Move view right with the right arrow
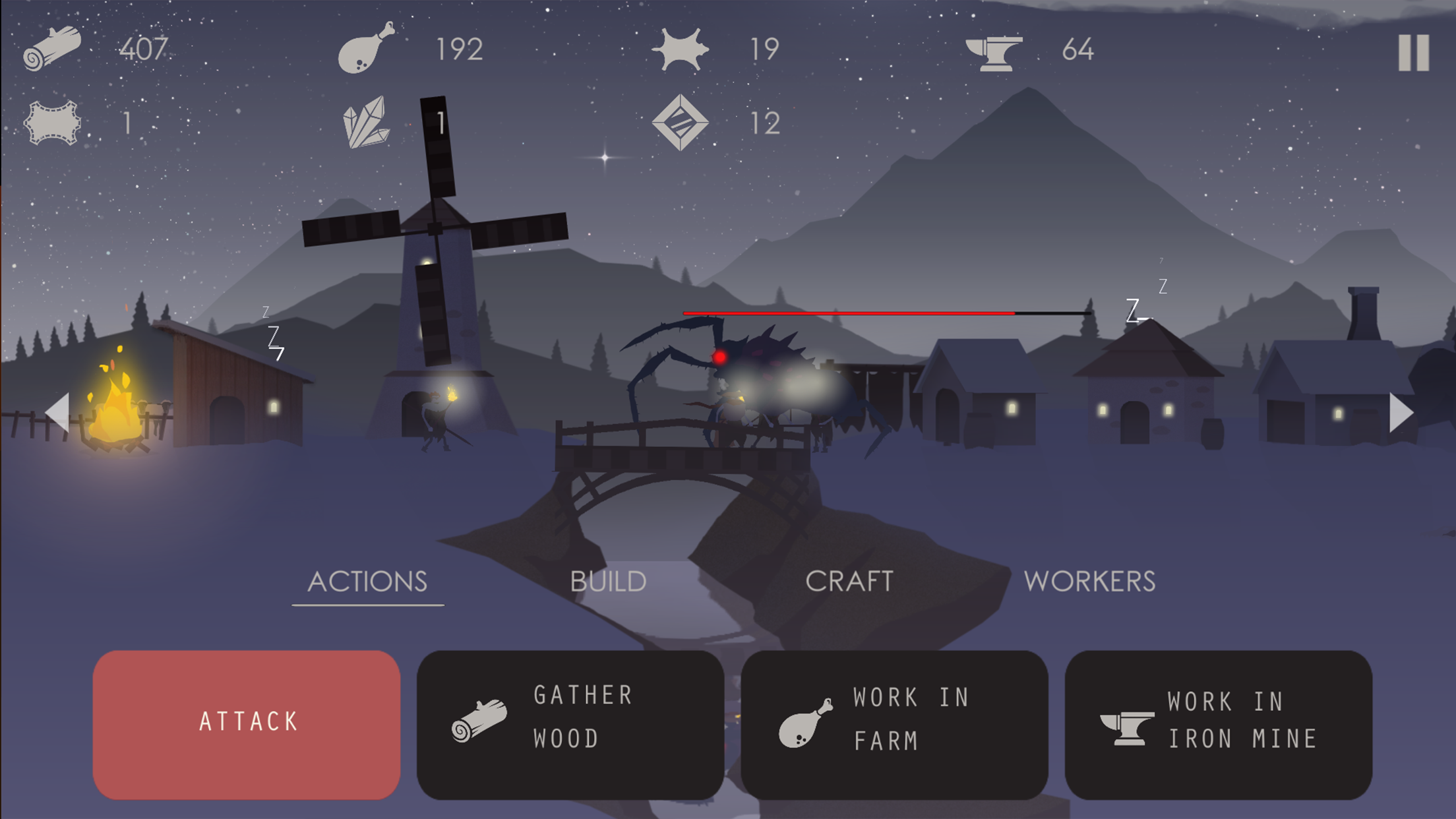This screenshot has height=819, width=1456. (1400, 413)
